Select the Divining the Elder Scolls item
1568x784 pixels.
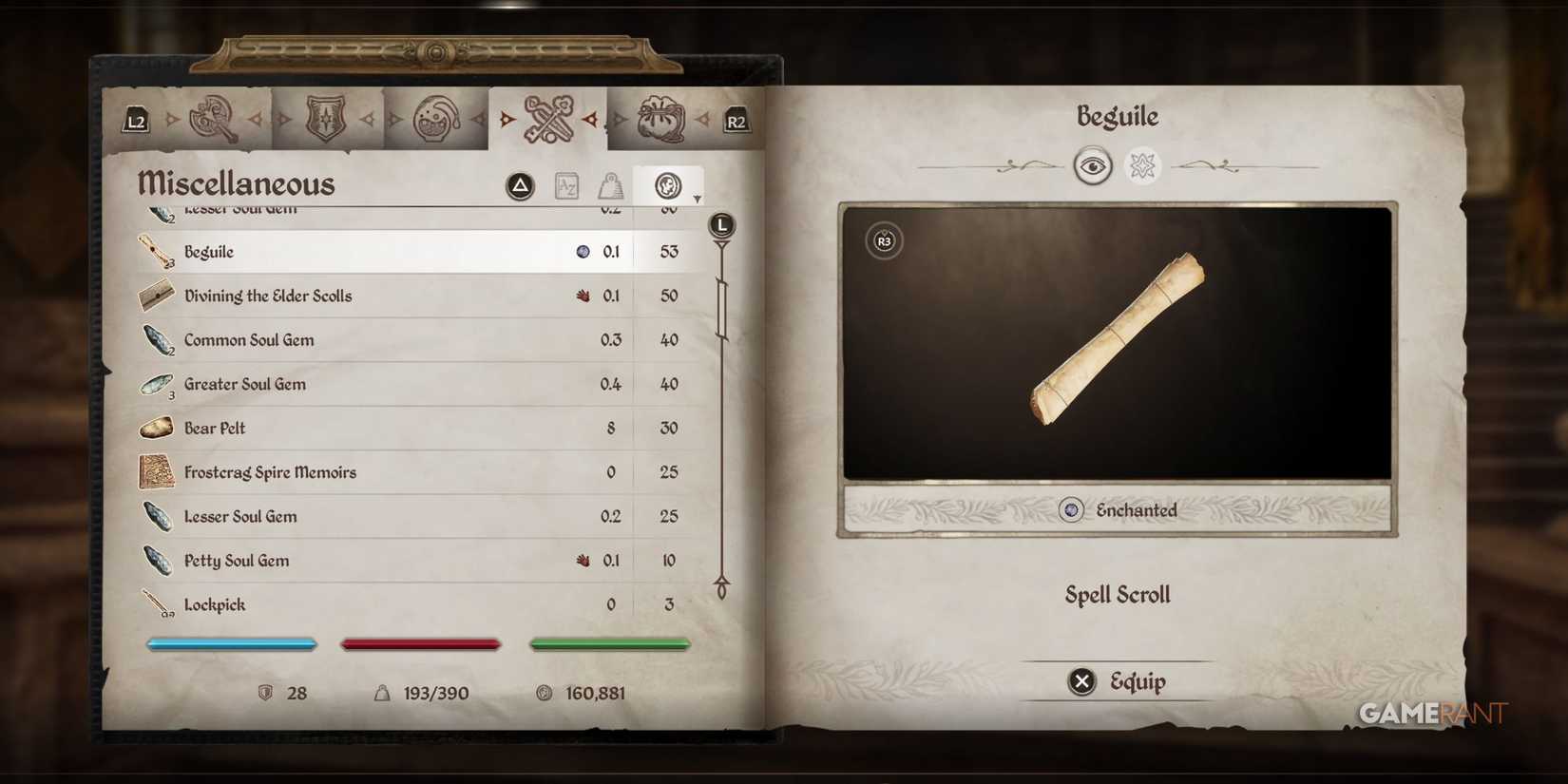coord(269,296)
